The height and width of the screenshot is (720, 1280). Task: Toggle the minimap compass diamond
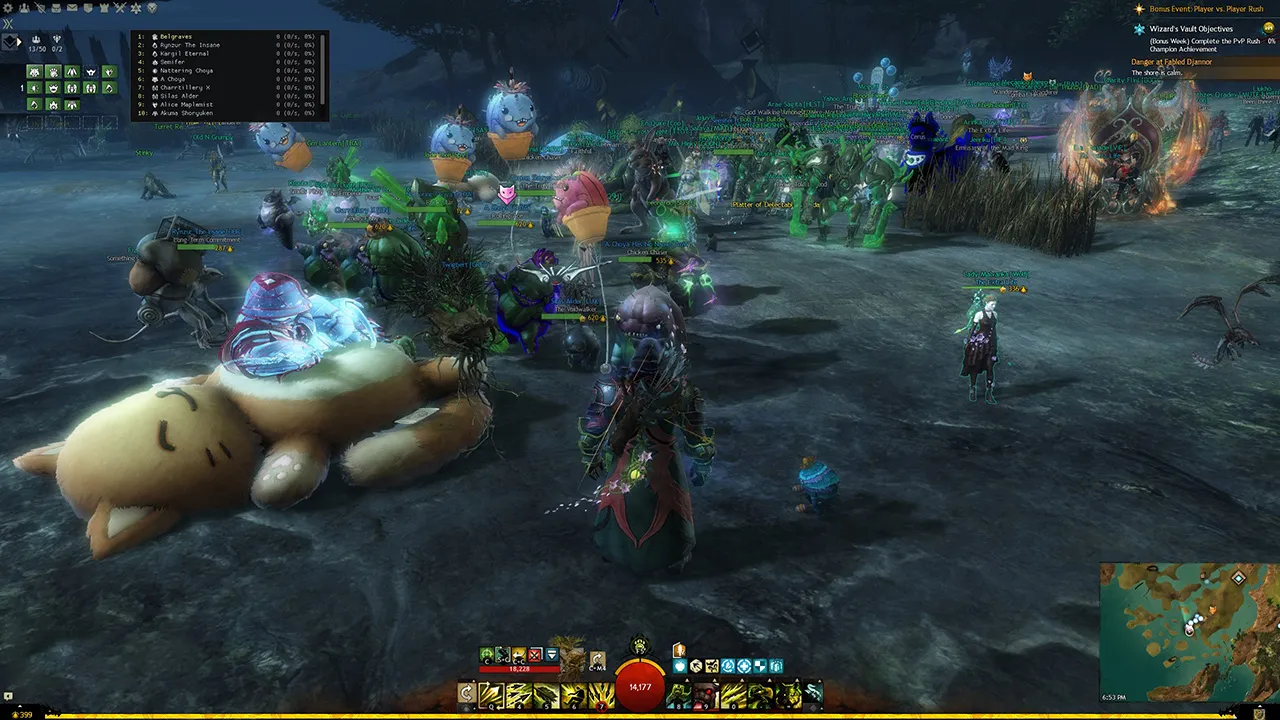point(1238,578)
